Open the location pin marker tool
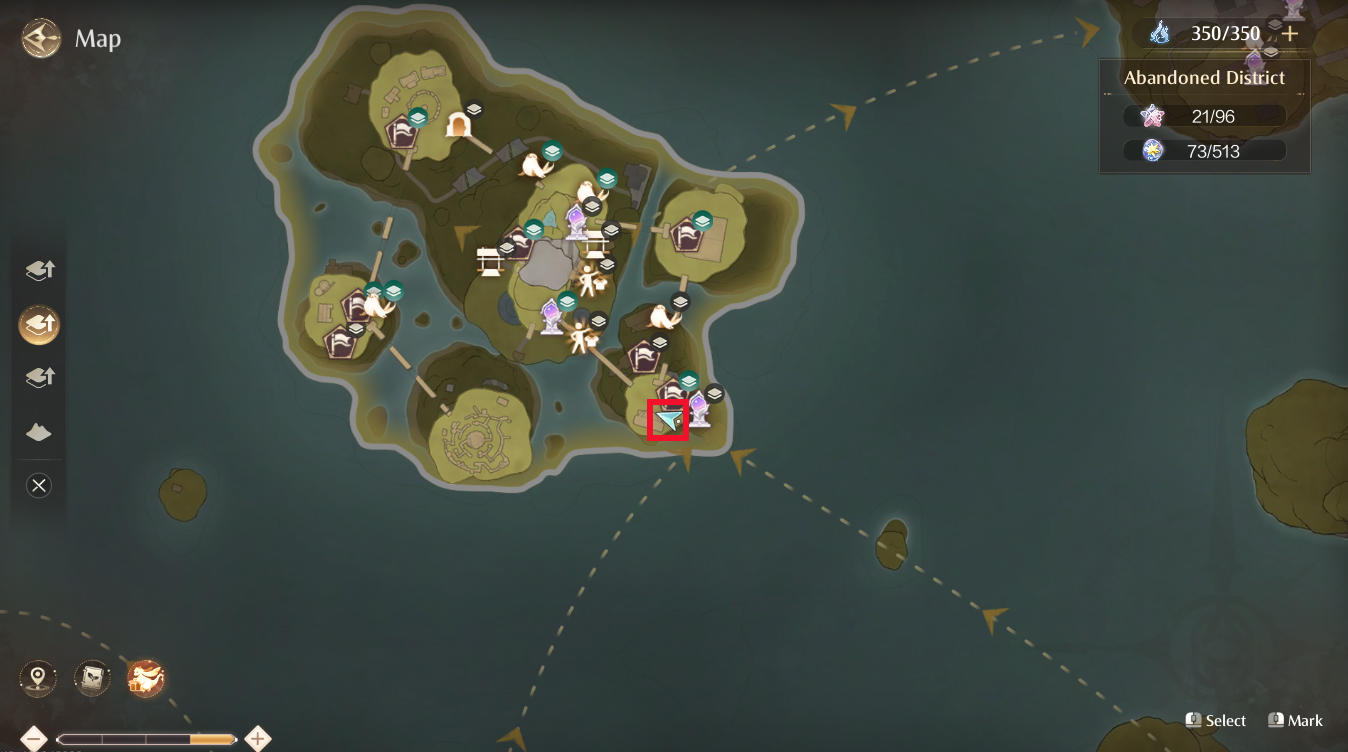This screenshot has height=752, width=1348. (37, 677)
